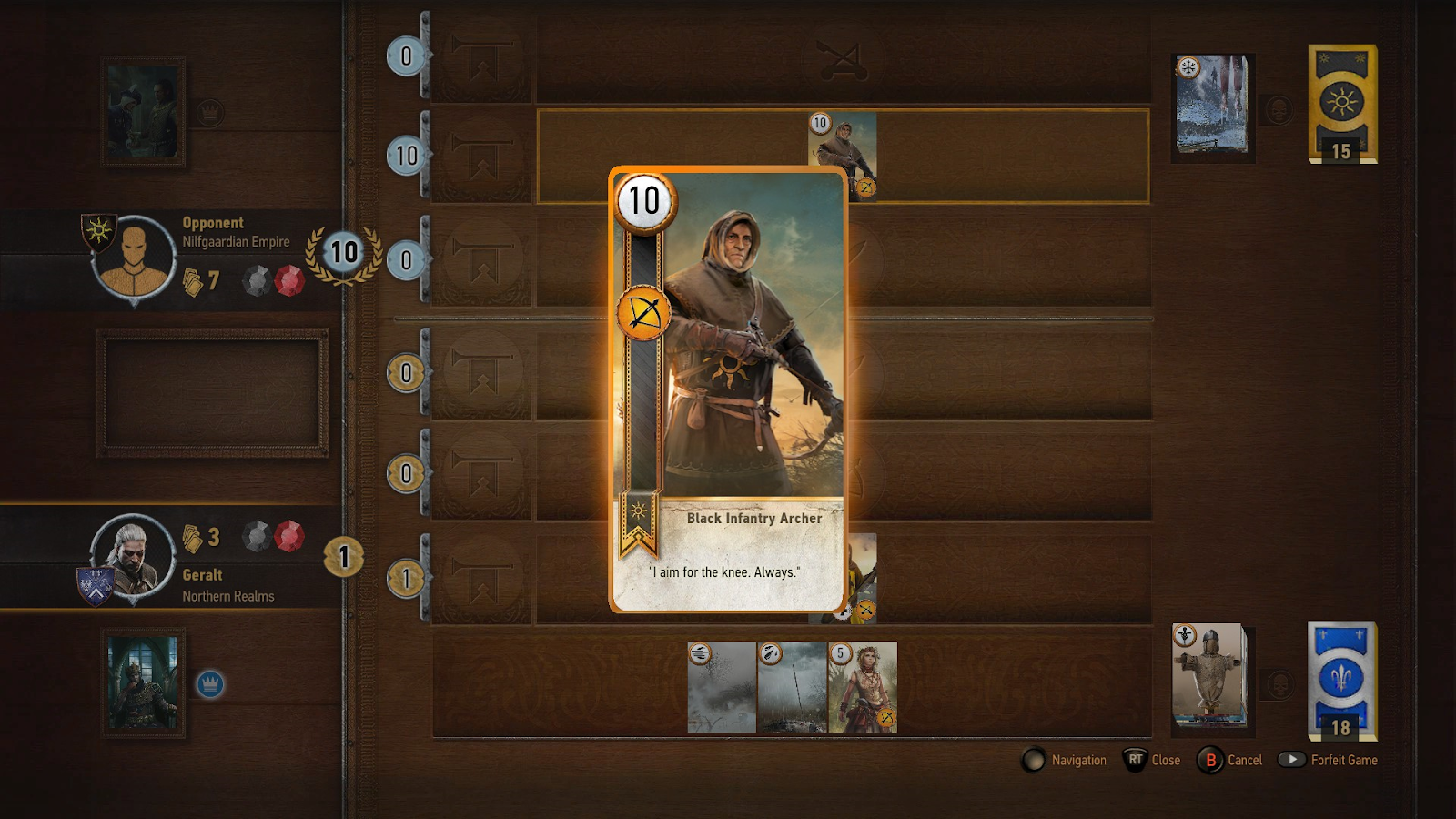The image size is (1456, 819).
Task: Select the enlarged Black Infantry Archer card
Action: 728,389
